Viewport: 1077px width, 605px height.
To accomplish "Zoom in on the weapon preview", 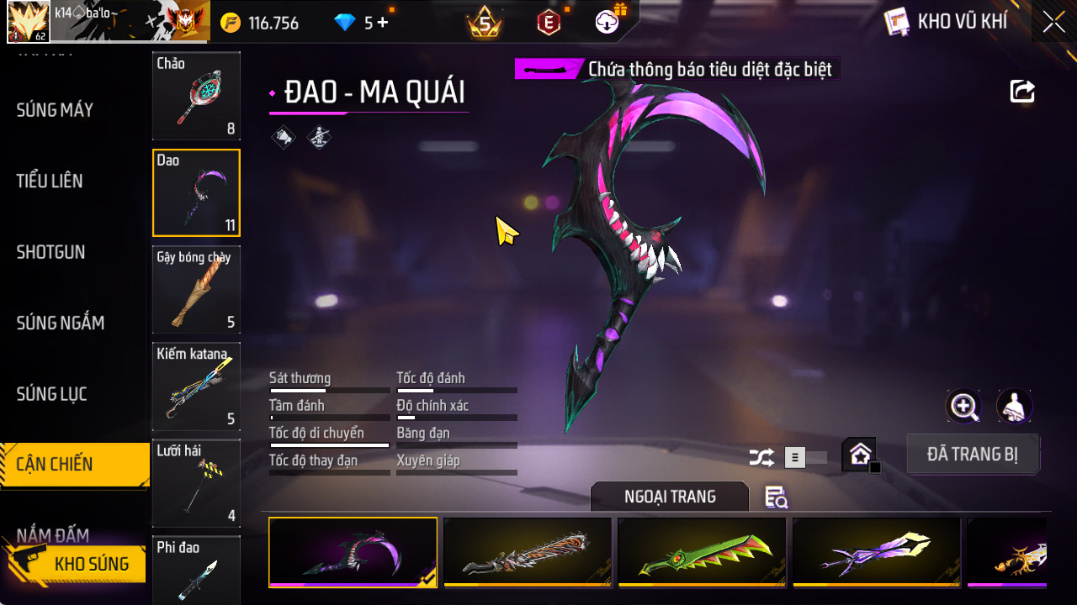I will pos(964,405).
